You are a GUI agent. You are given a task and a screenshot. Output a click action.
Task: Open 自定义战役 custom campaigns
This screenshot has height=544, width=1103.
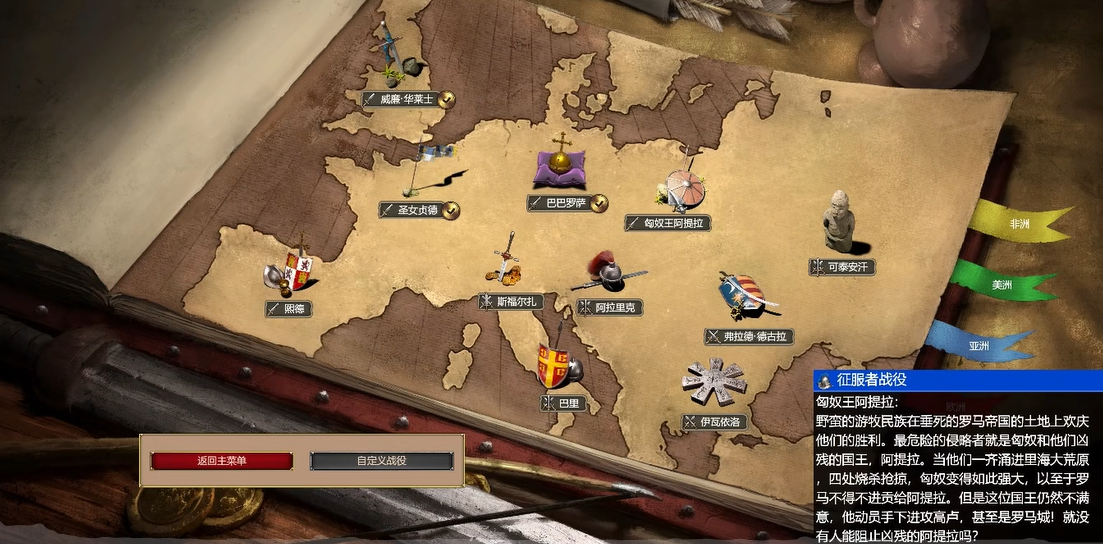(381, 461)
